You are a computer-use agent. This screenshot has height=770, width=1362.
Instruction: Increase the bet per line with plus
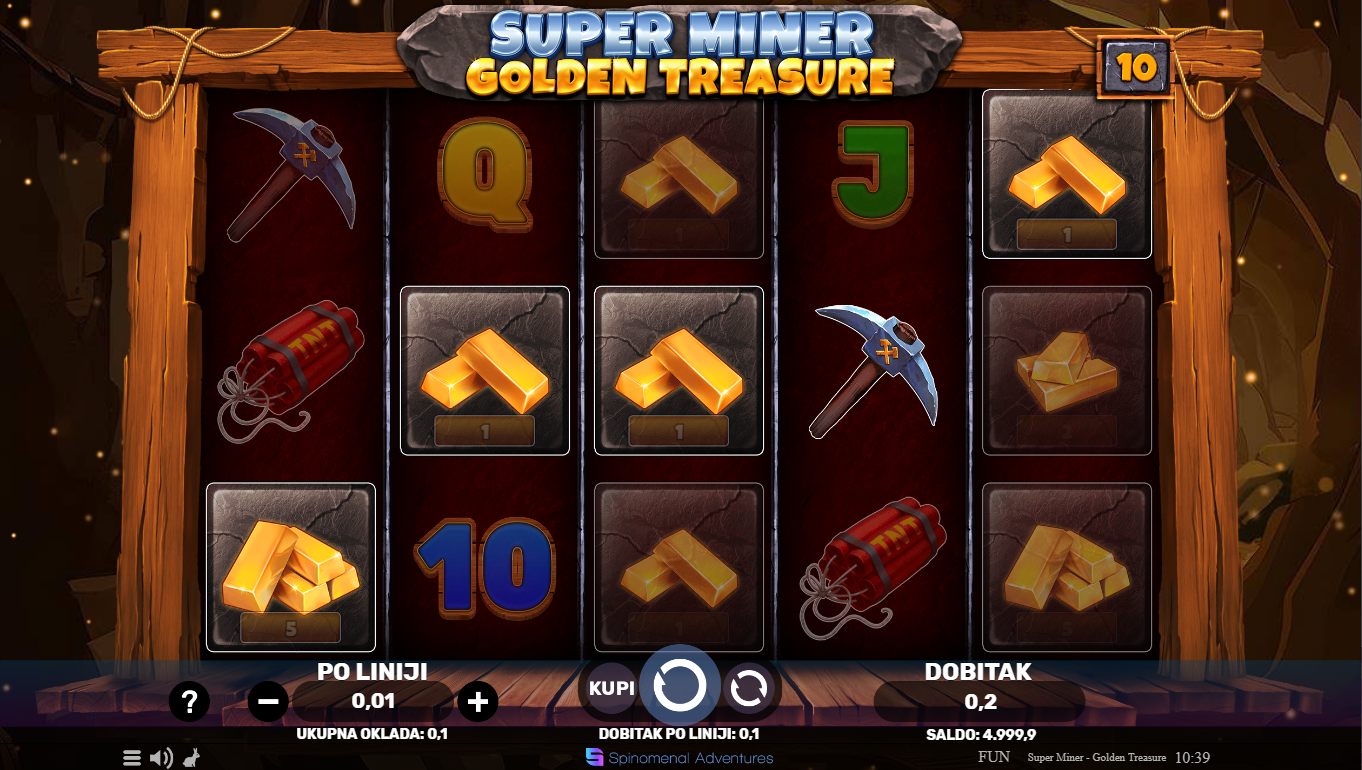(477, 702)
